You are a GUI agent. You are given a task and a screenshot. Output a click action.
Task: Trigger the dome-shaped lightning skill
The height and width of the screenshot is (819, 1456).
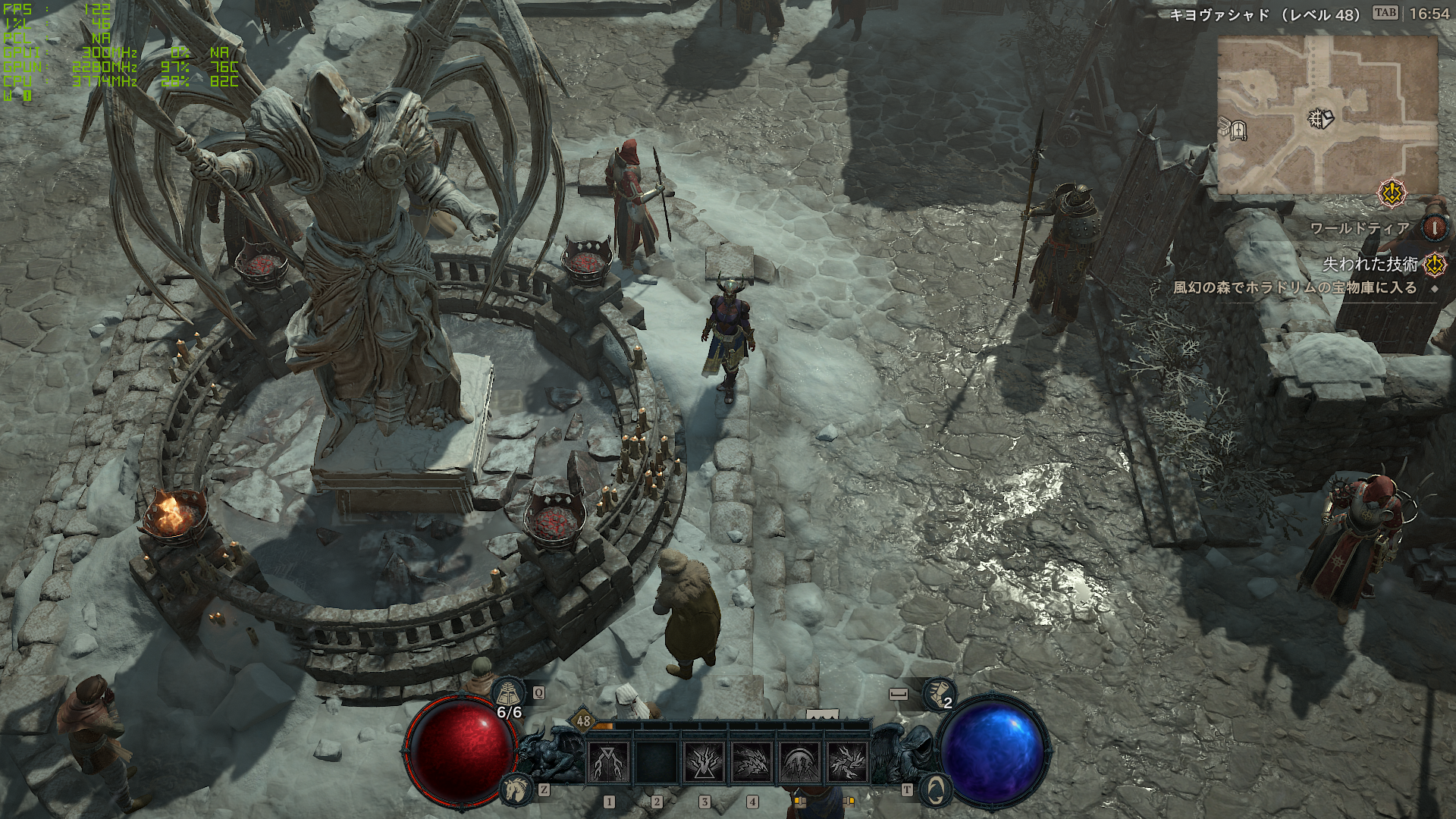point(799,761)
